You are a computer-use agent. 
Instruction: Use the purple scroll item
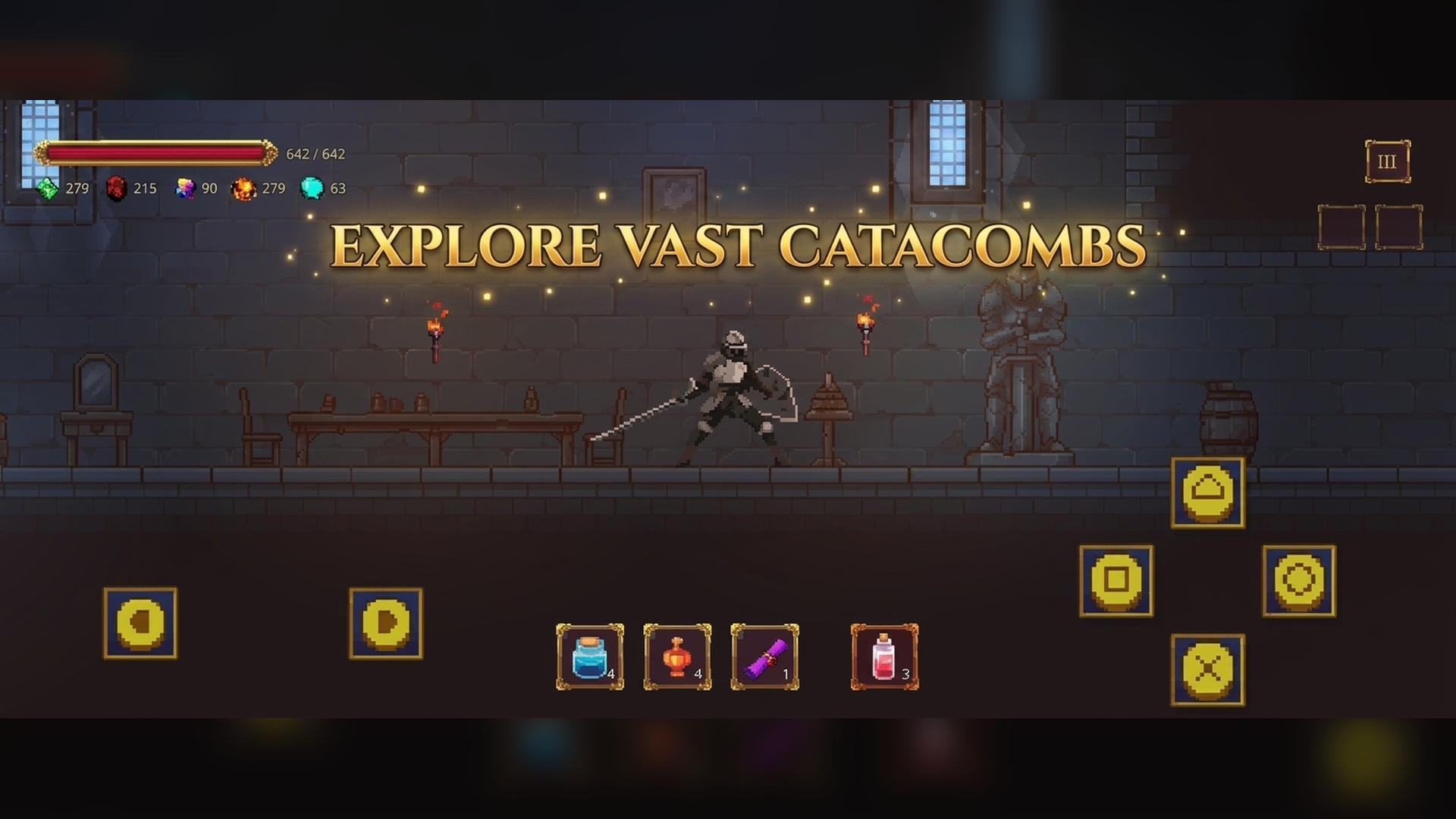tap(765, 658)
